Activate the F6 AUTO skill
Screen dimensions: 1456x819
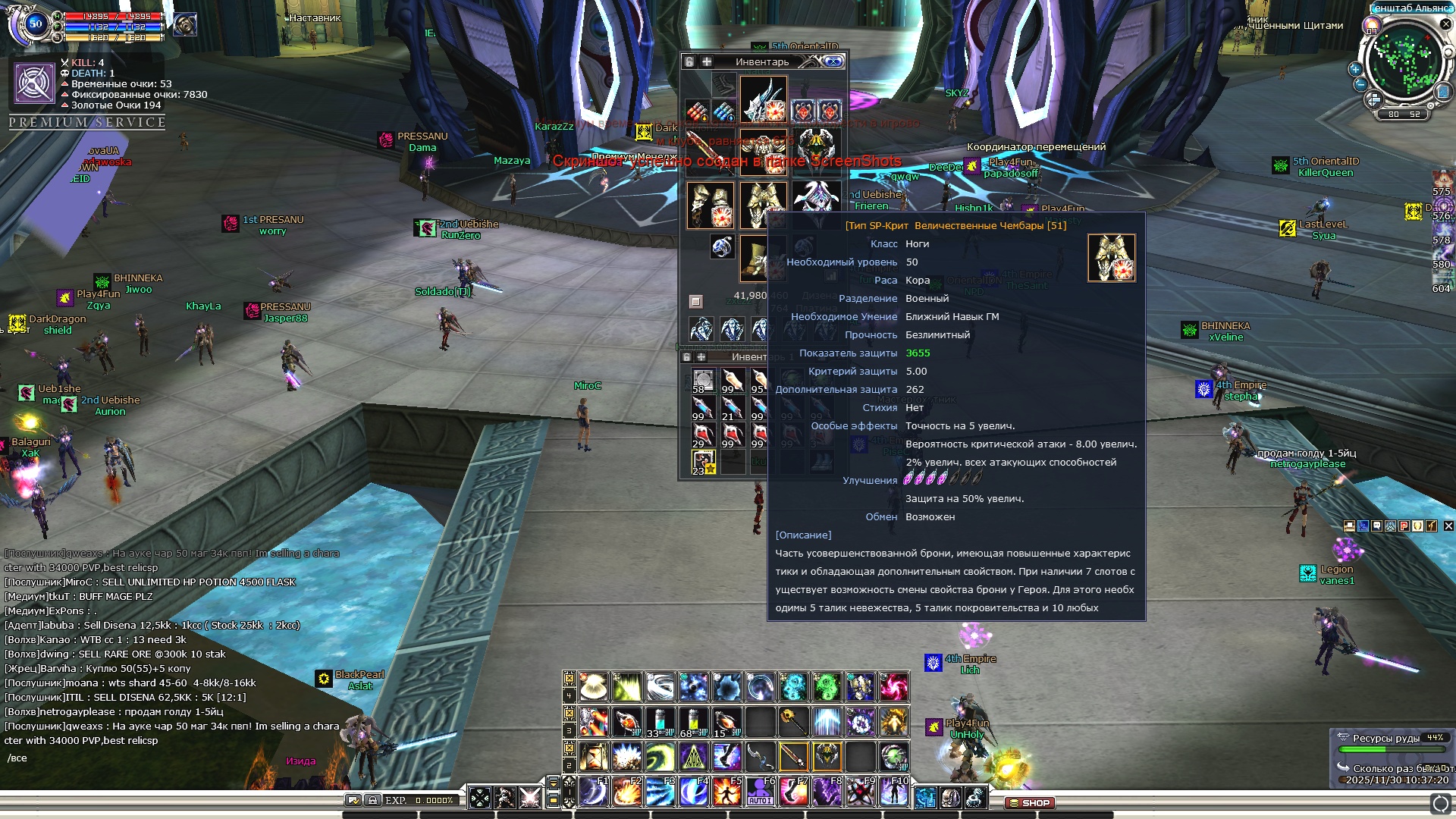(x=759, y=792)
